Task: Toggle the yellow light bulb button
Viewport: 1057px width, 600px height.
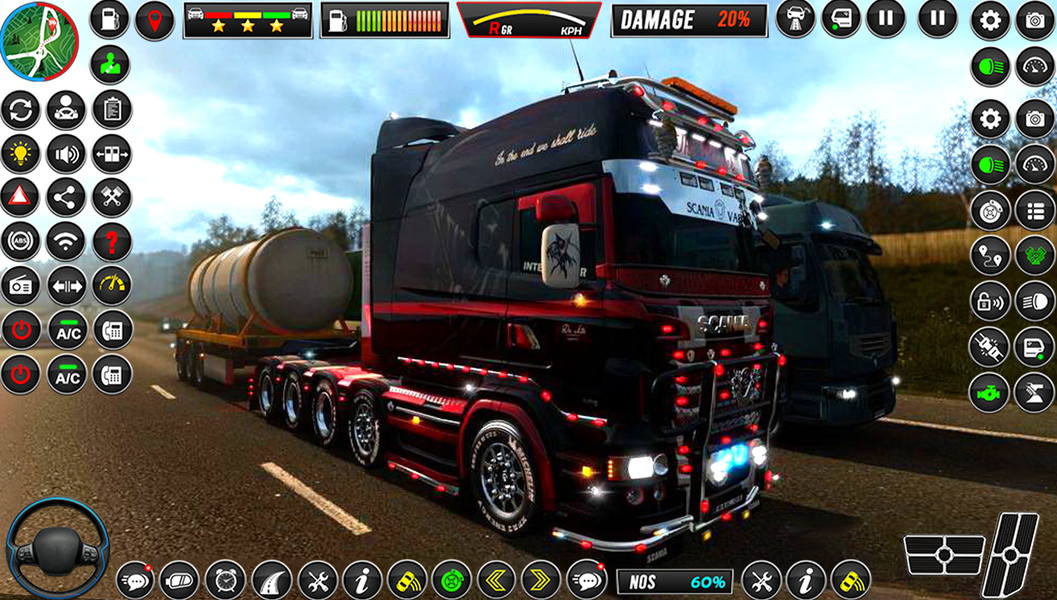Action: coord(20,154)
